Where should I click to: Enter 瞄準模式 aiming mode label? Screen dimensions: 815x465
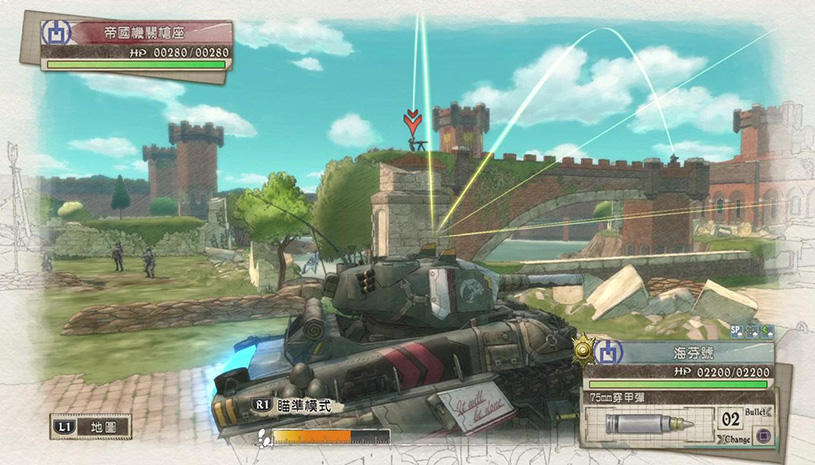(297, 406)
